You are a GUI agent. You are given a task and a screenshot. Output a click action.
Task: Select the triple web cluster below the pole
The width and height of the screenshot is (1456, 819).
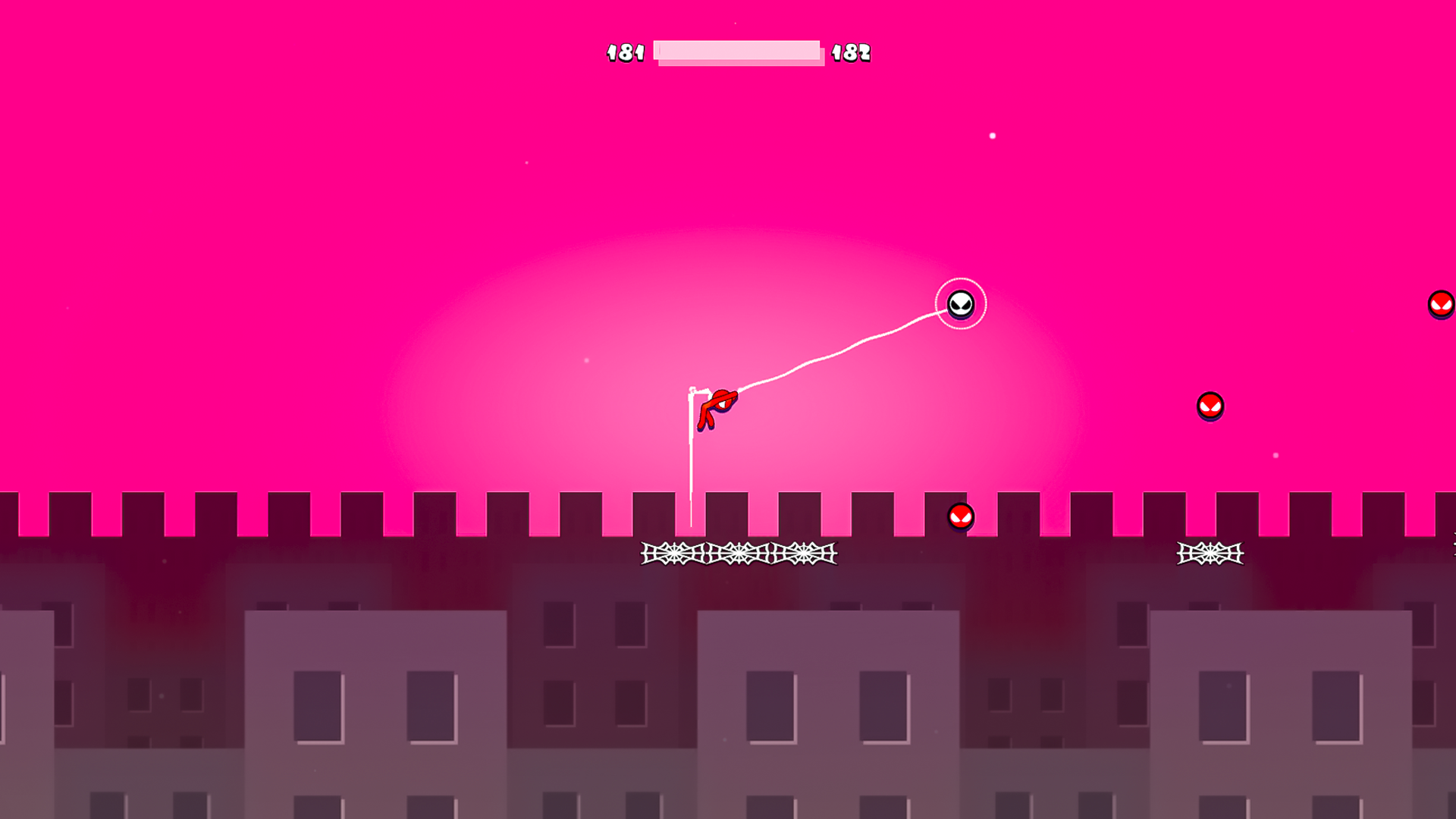(737, 554)
